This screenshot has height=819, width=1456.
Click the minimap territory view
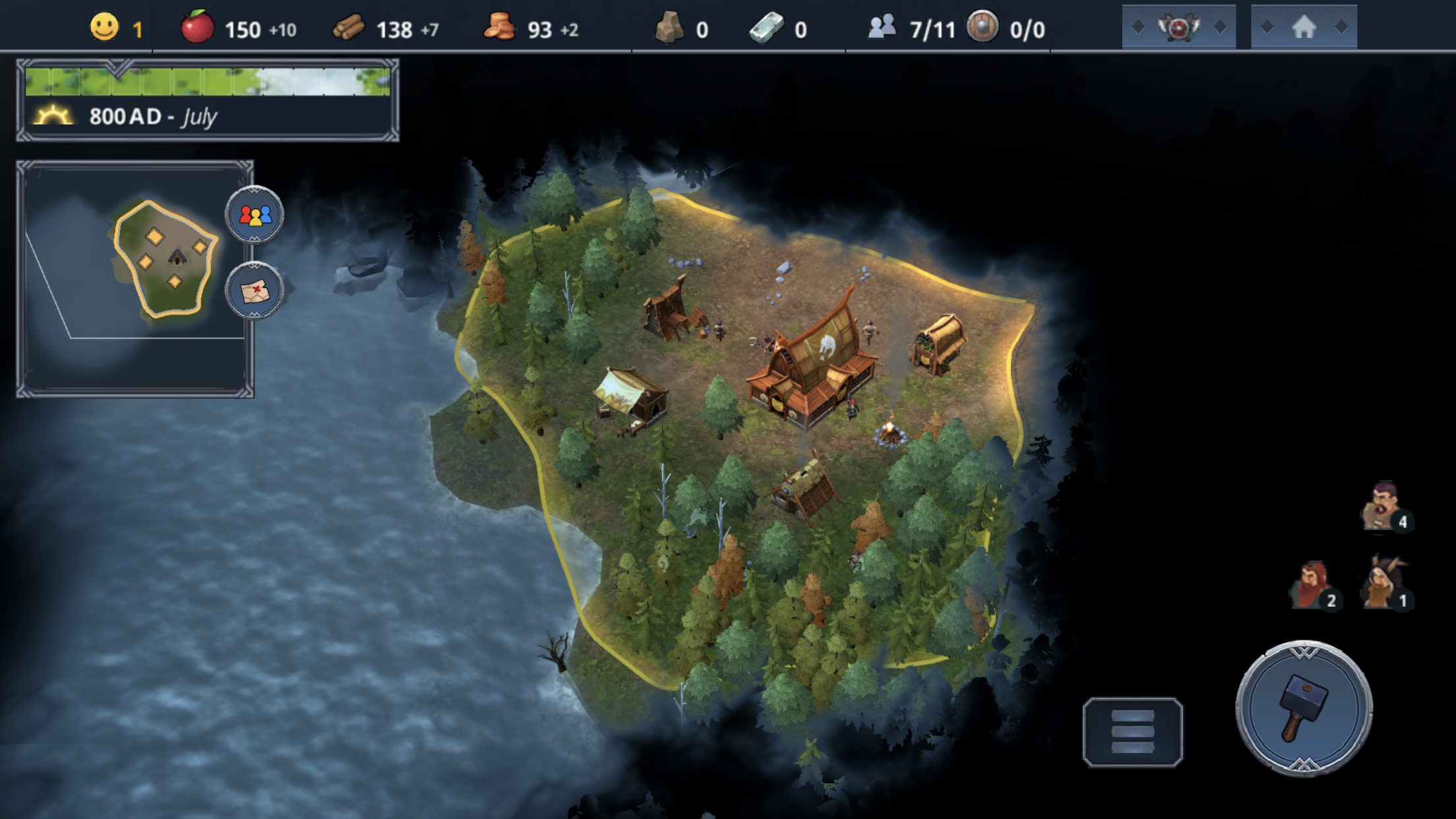pos(165,260)
